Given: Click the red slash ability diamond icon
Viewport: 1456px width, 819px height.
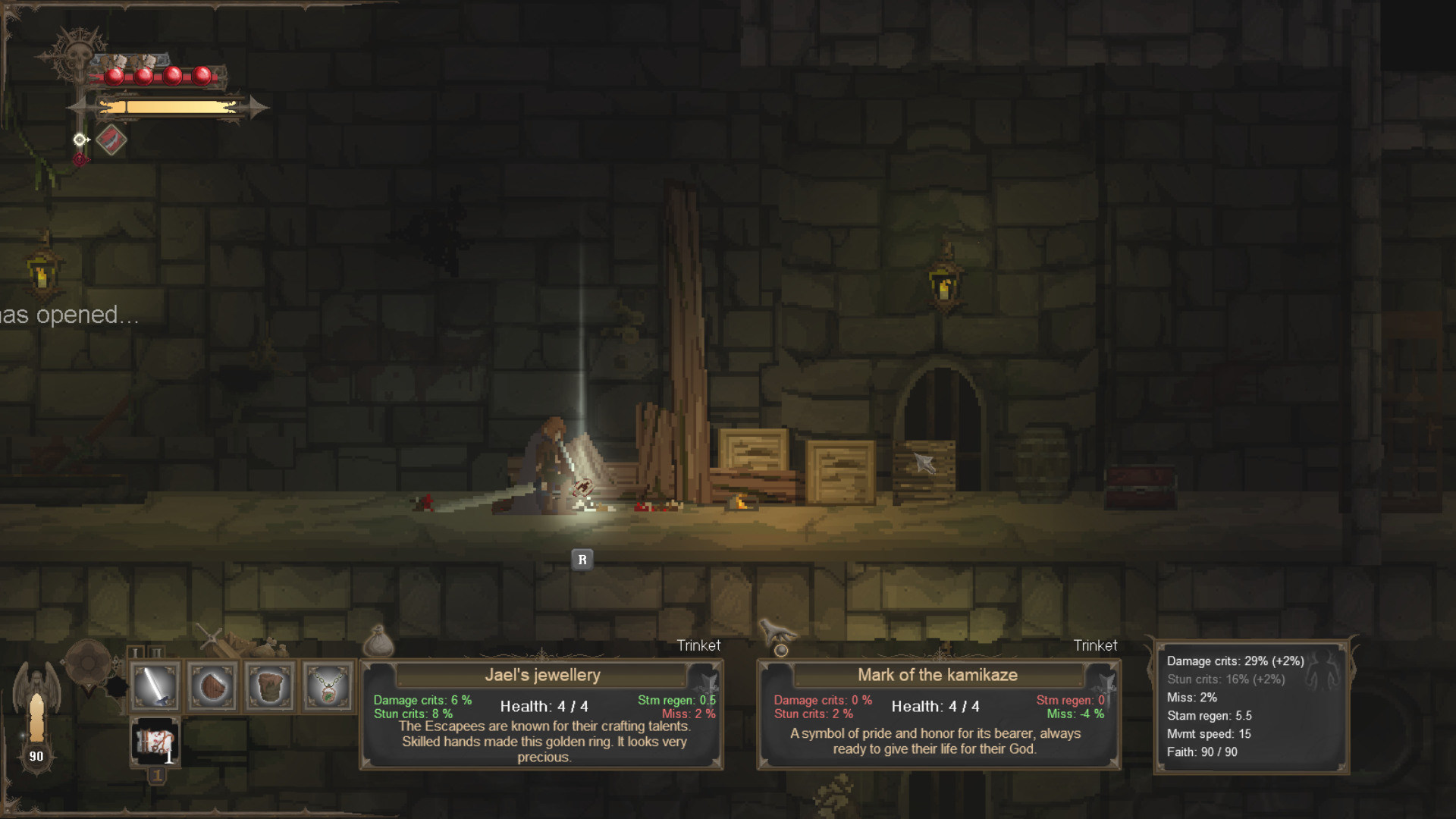Looking at the screenshot, I should click(x=111, y=140).
